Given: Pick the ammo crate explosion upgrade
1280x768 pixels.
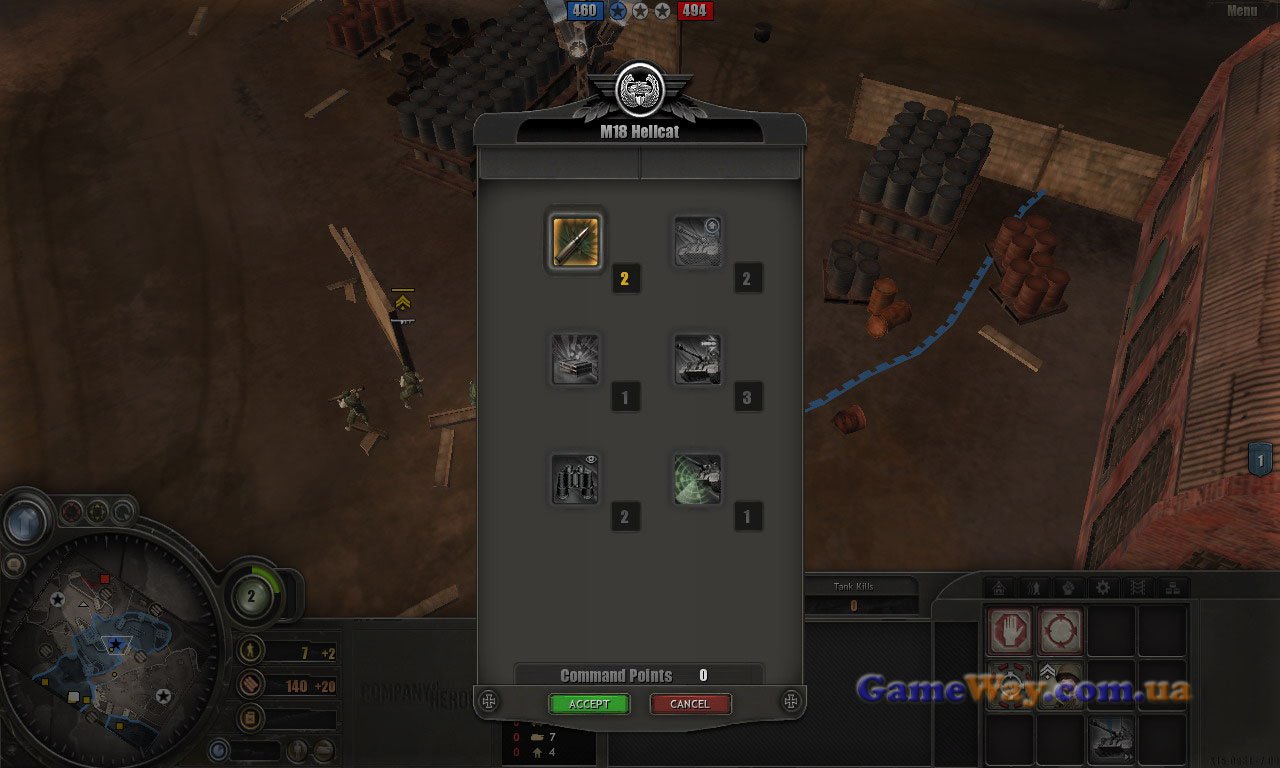Looking at the screenshot, I should [x=575, y=359].
